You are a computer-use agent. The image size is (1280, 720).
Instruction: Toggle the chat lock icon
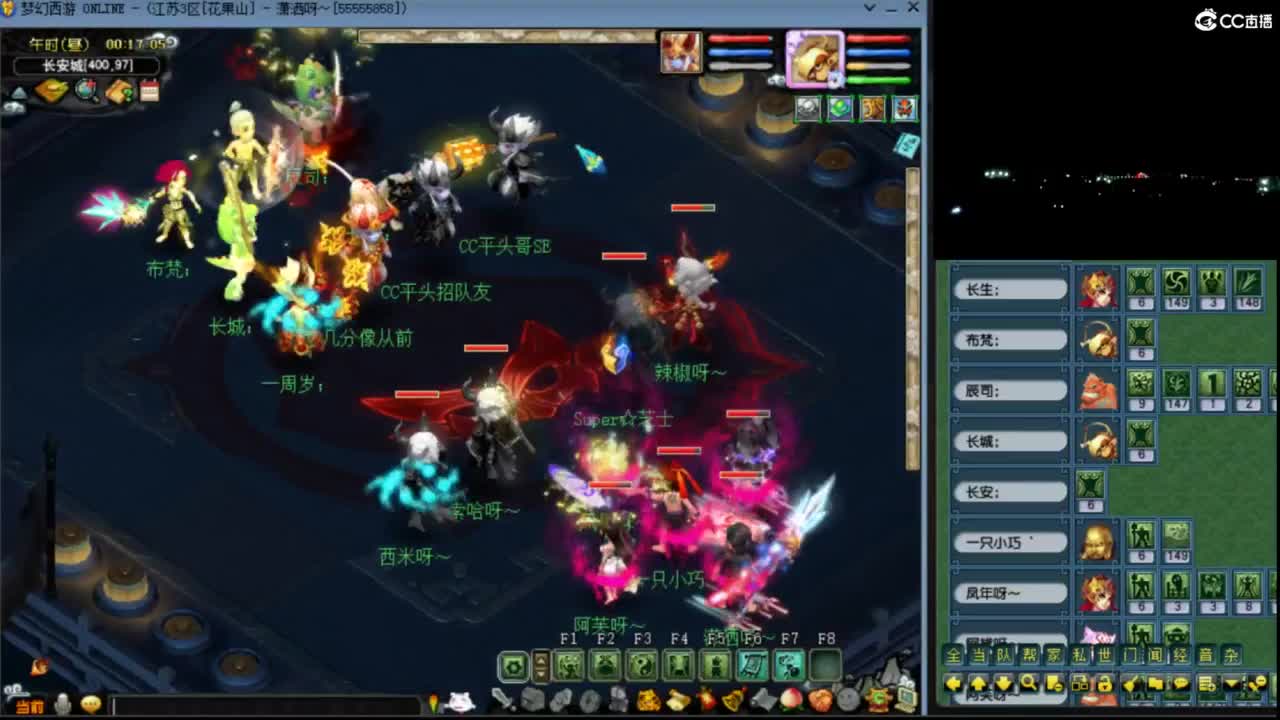tap(1105, 685)
